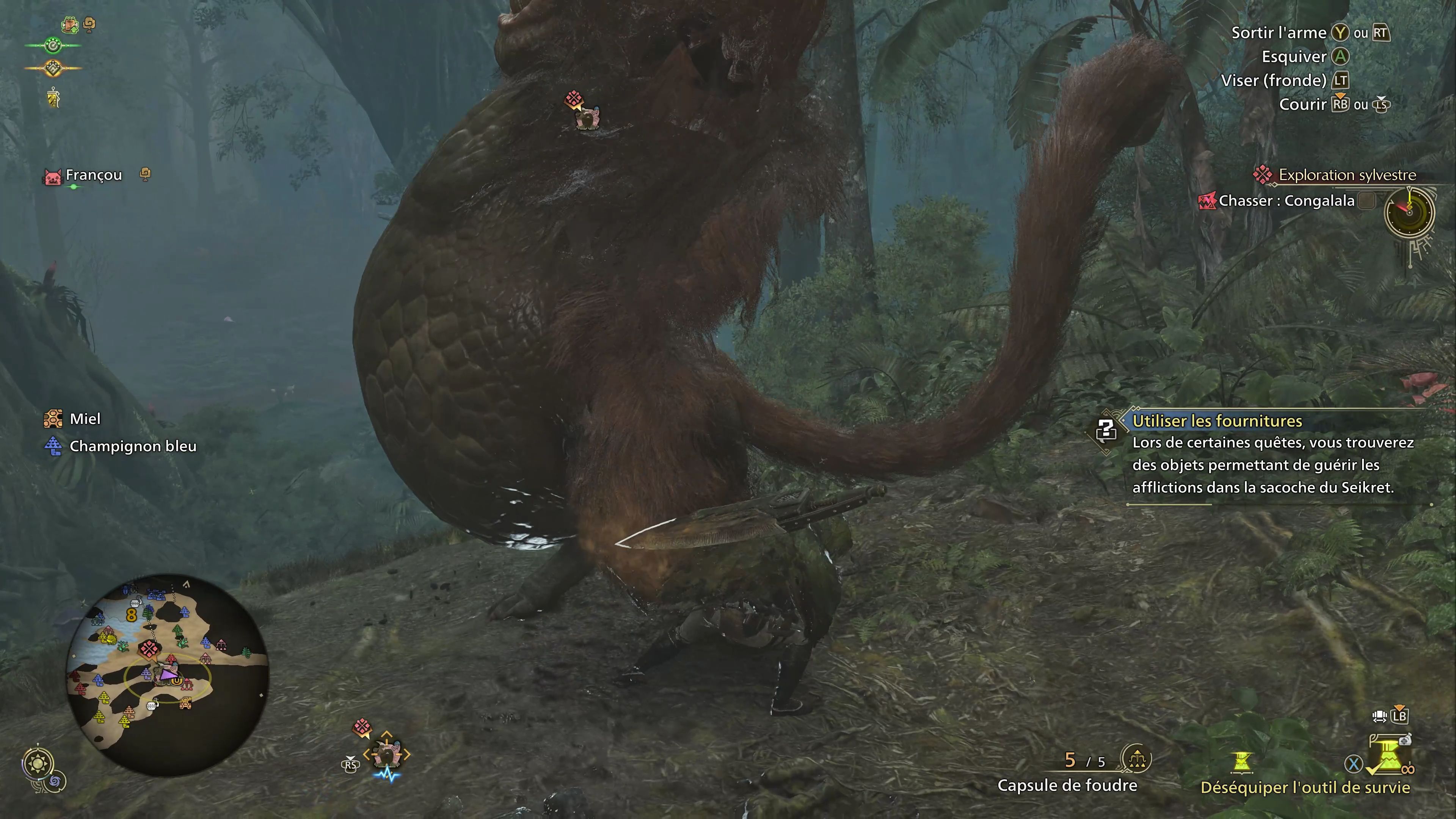Toggle the X button prompt for the survival tool
This screenshot has width=1456, height=819.
pos(1354,764)
